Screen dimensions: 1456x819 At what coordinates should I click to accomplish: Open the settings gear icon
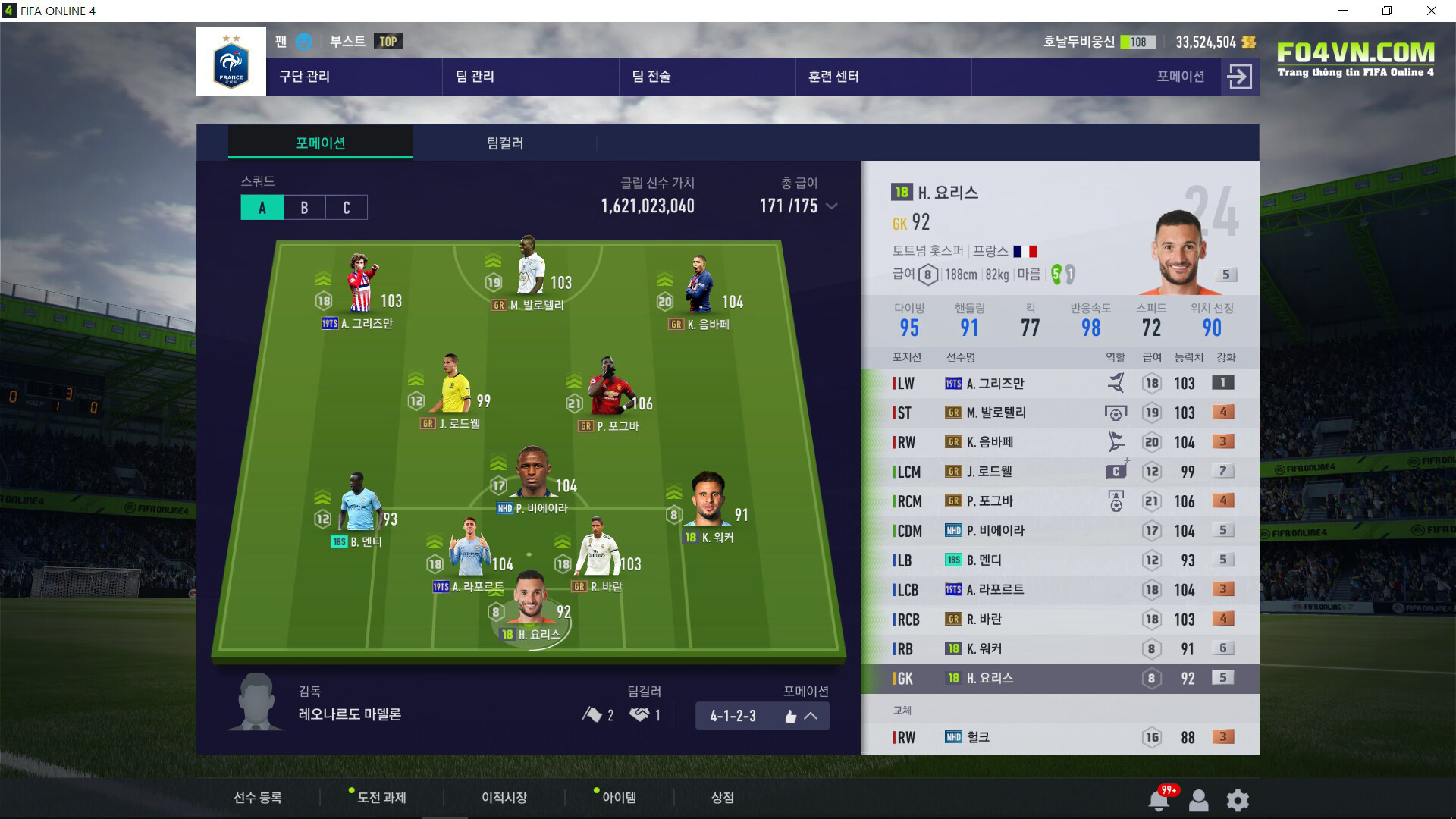click(x=1238, y=800)
